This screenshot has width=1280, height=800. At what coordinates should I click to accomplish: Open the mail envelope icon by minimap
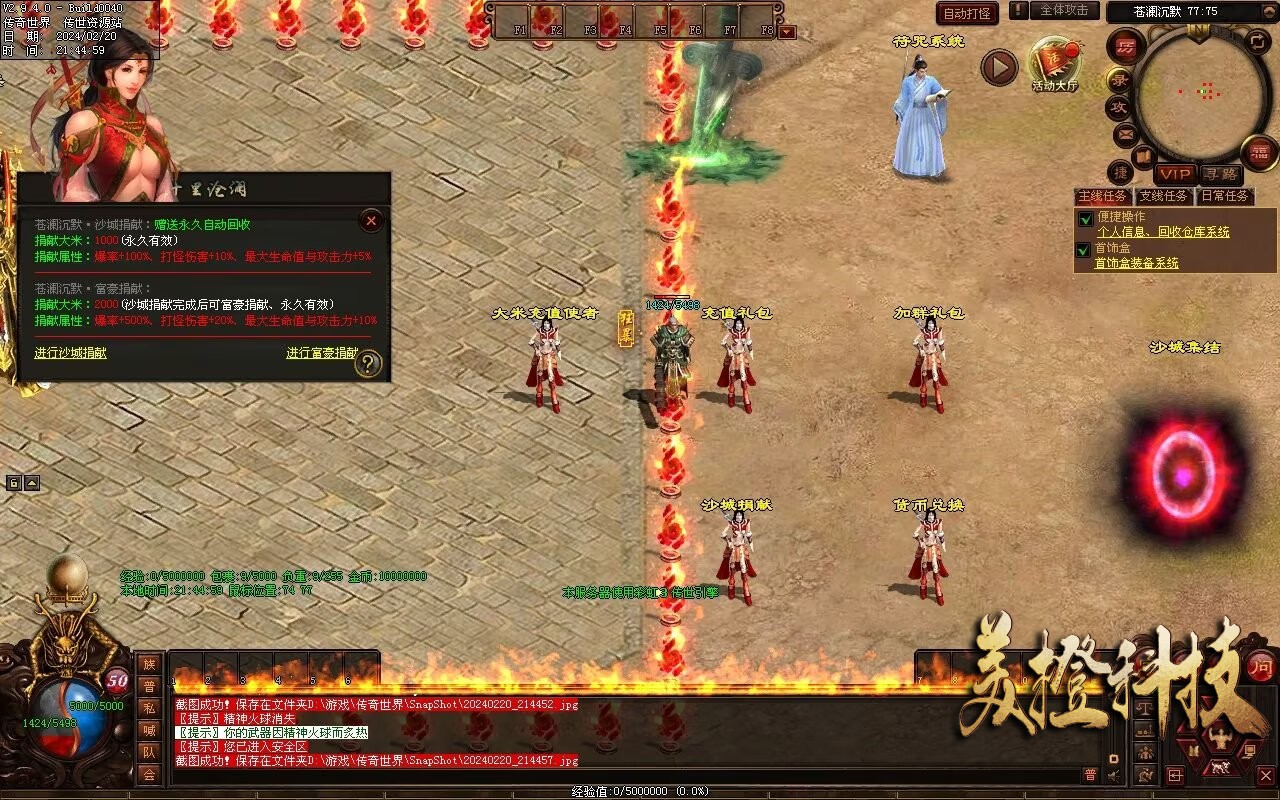point(1125,134)
